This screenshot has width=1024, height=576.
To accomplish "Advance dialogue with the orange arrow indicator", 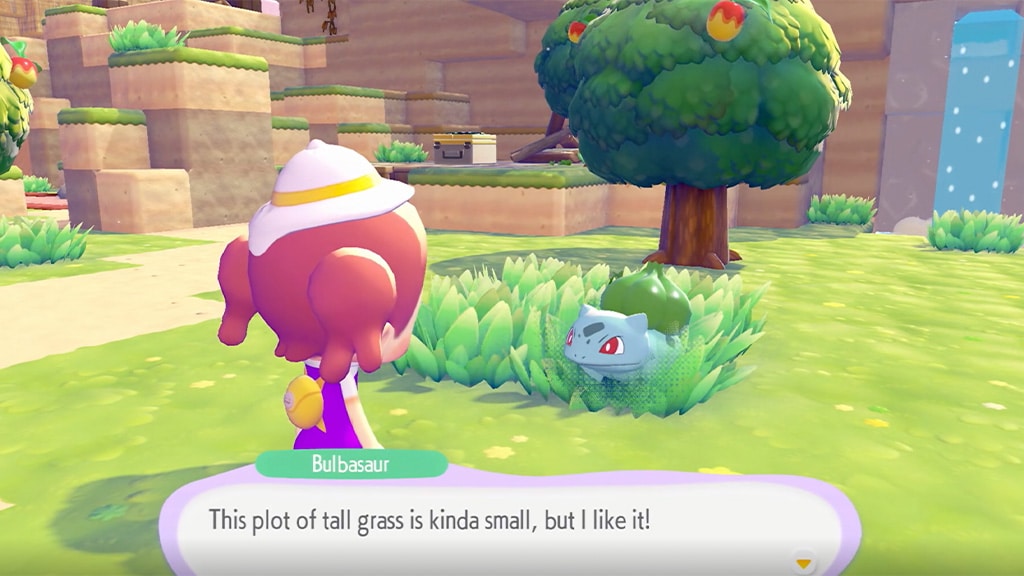I will point(803,564).
